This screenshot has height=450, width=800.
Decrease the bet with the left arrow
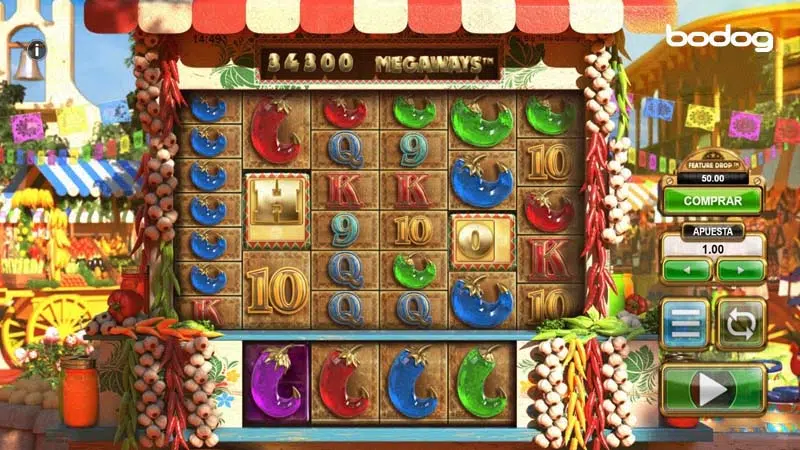(x=686, y=270)
